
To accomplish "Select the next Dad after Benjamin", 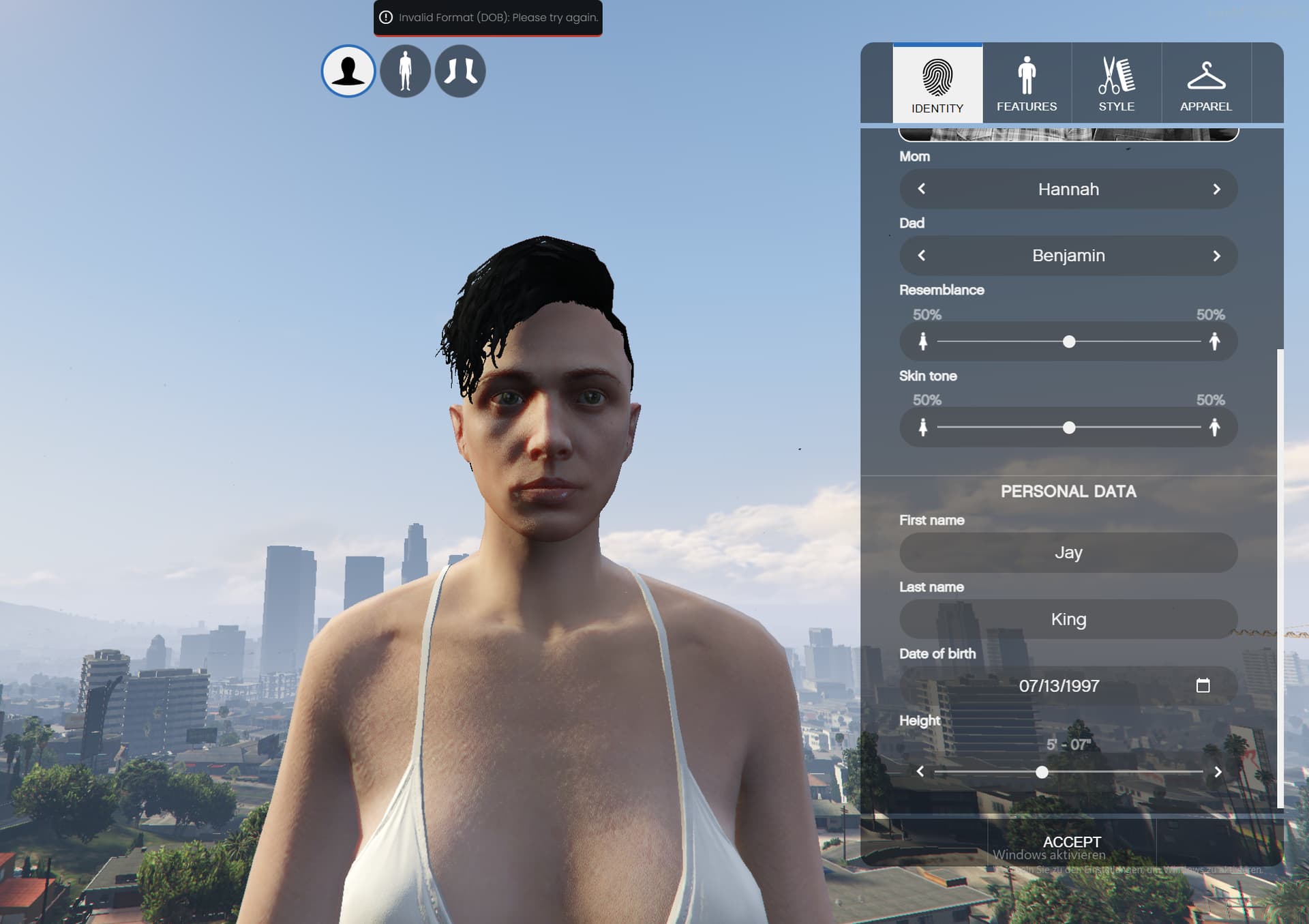I will click(x=1216, y=256).
